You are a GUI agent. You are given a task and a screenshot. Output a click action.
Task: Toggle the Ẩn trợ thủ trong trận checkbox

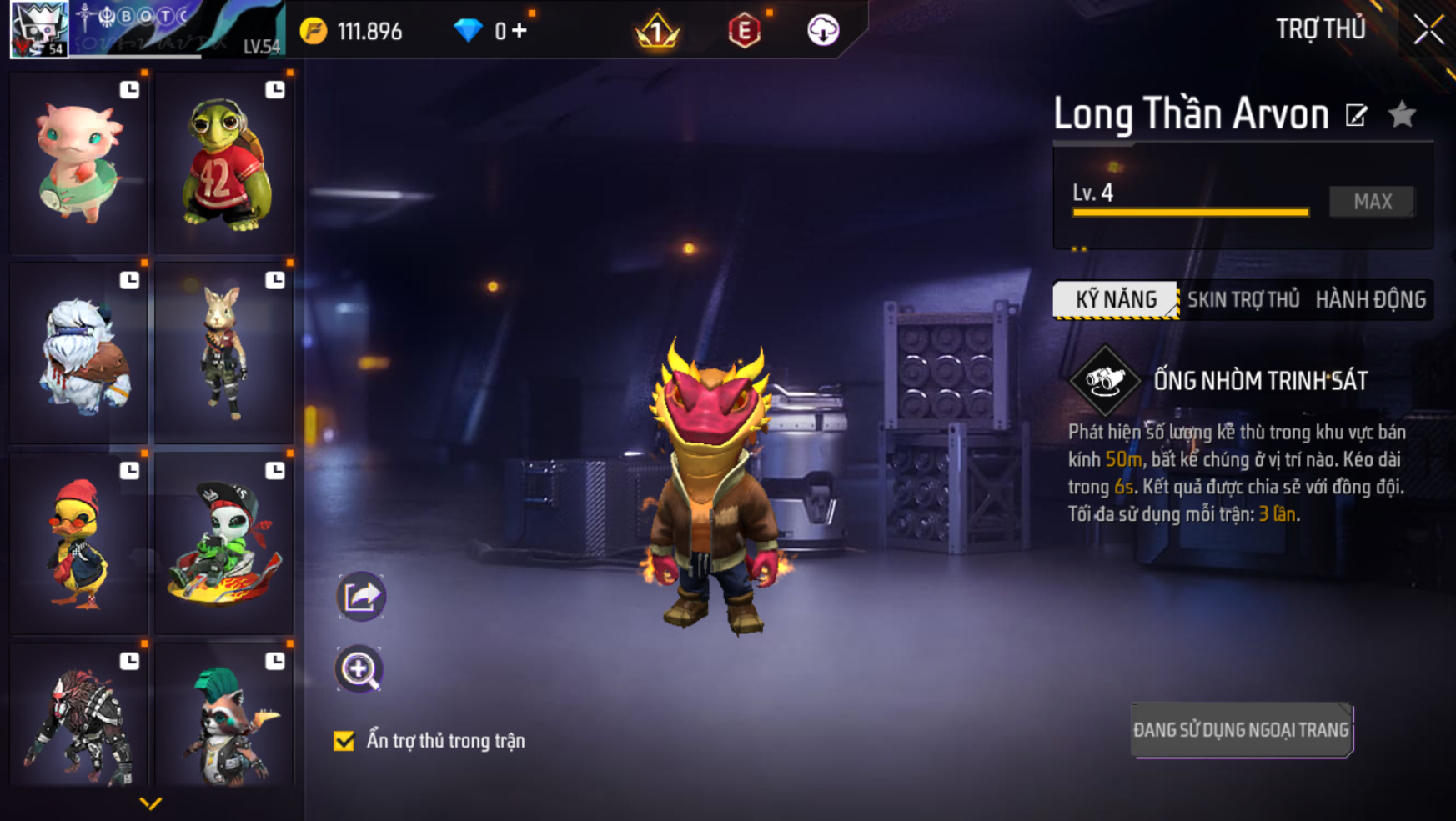[344, 741]
